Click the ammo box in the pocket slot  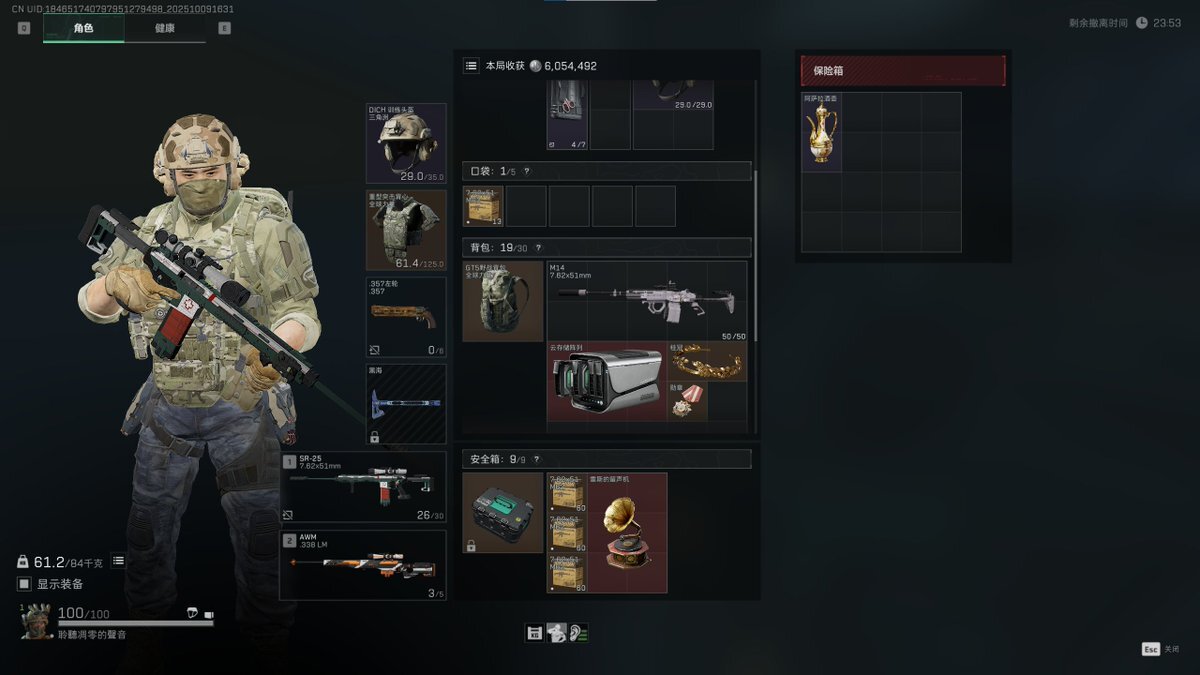pyautogui.click(x=483, y=206)
